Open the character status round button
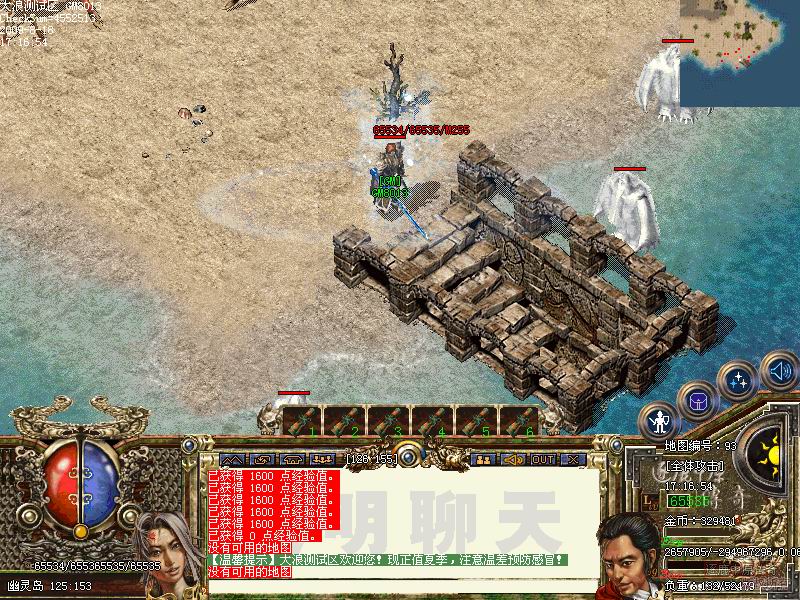800x600 pixels. coord(659,421)
